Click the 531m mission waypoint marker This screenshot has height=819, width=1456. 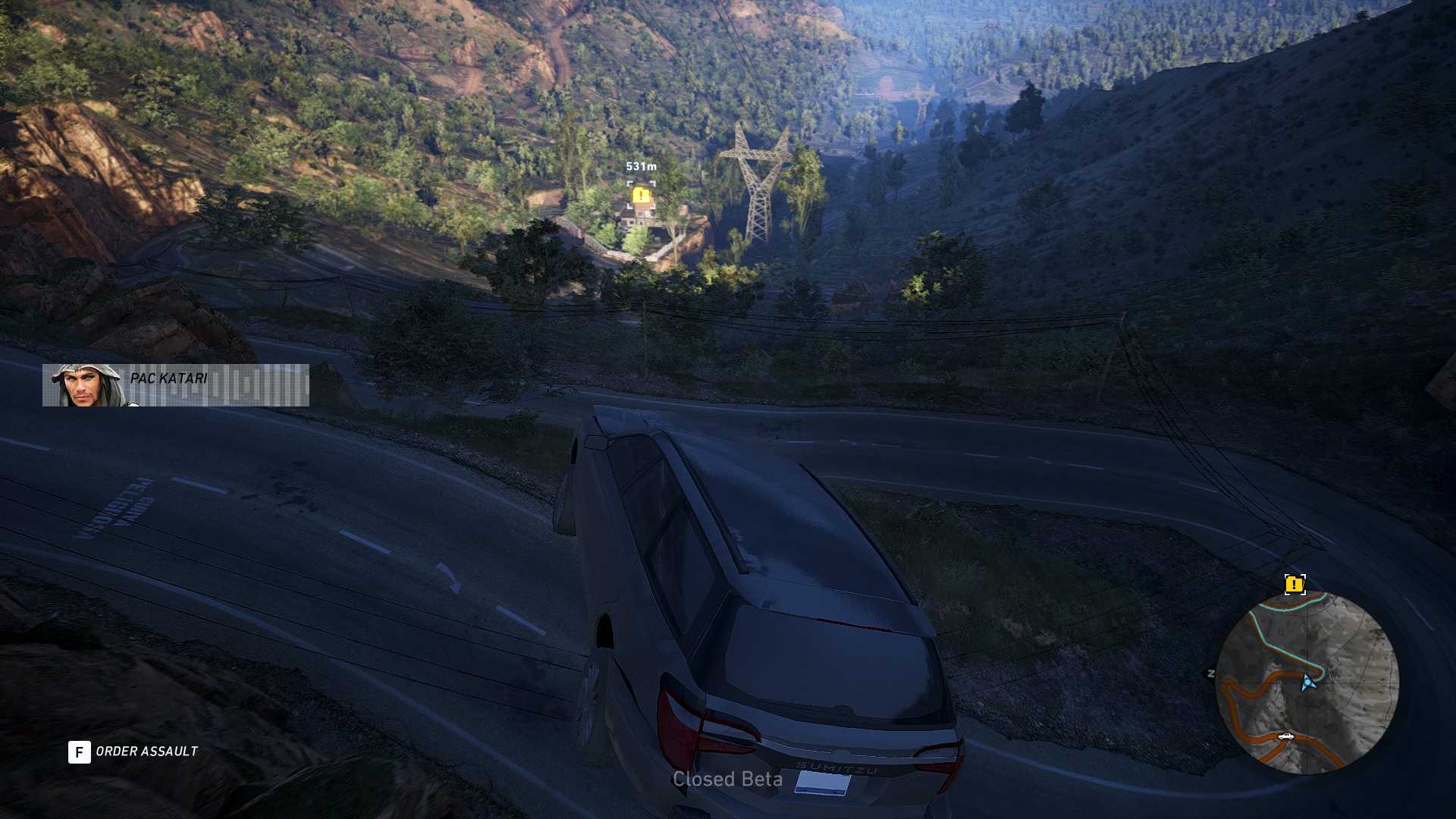tap(642, 195)
